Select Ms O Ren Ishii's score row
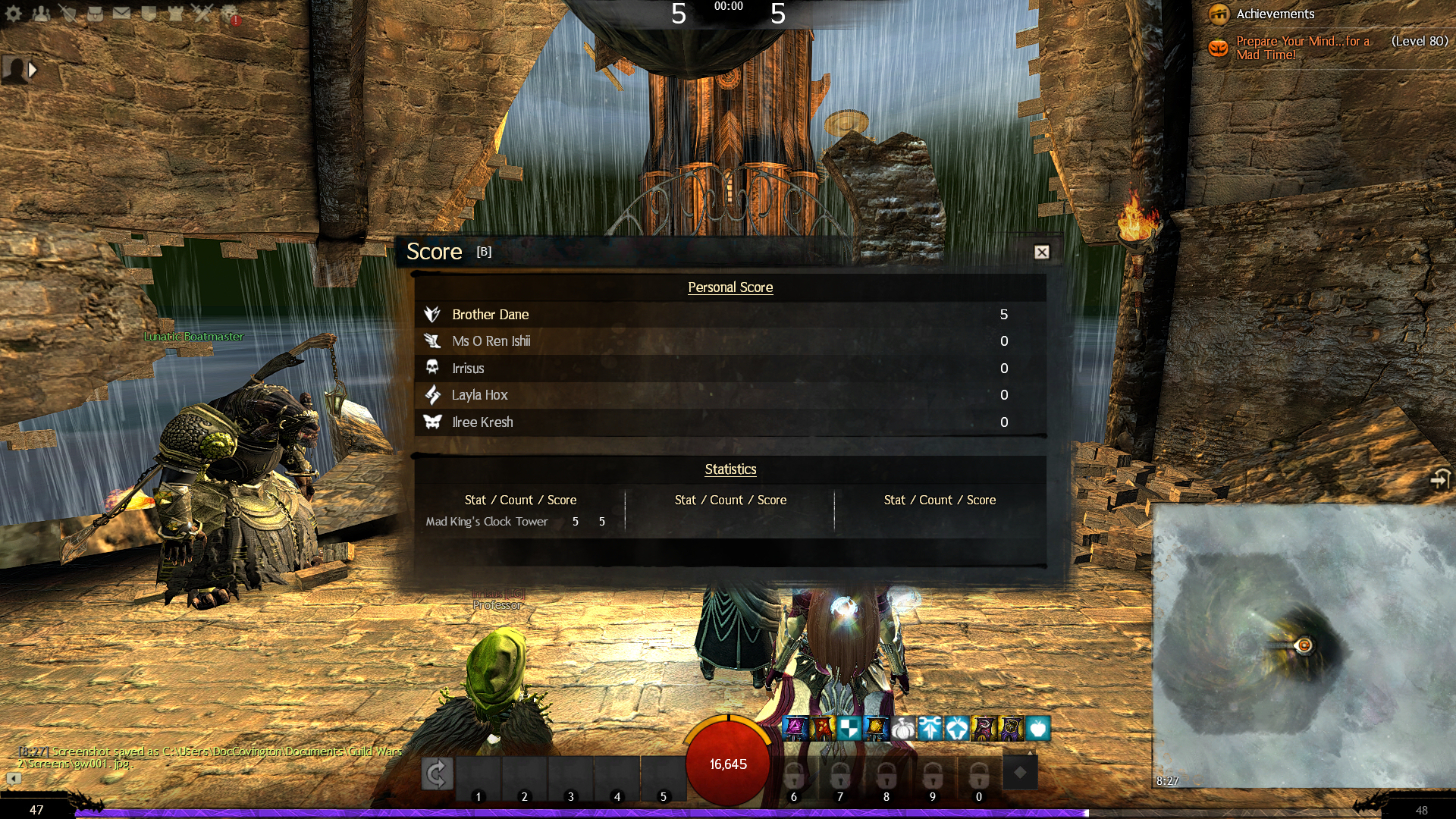 [x=730, y=341]
